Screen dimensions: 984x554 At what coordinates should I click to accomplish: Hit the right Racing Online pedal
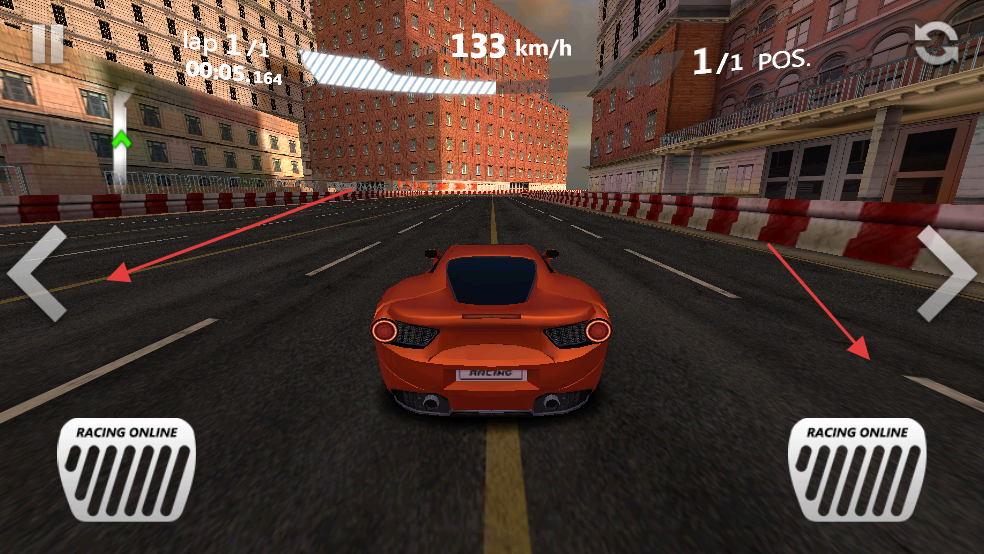857,469
